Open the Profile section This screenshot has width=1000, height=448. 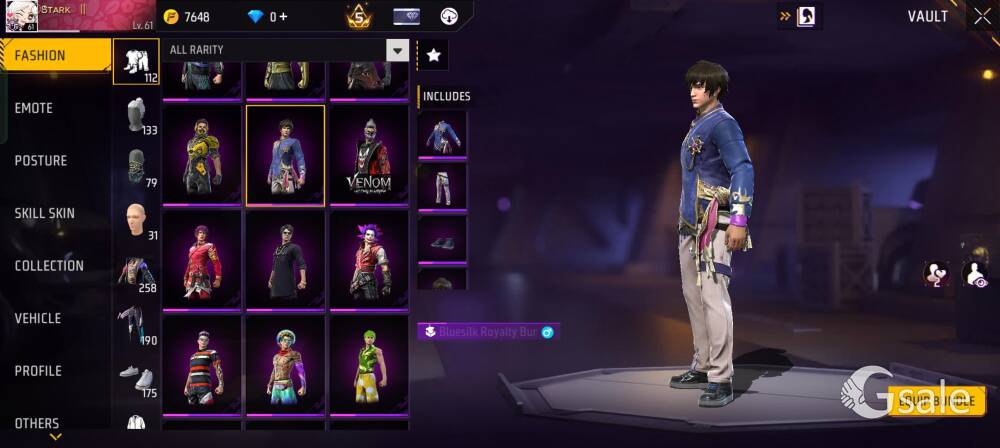pos(38,371)
